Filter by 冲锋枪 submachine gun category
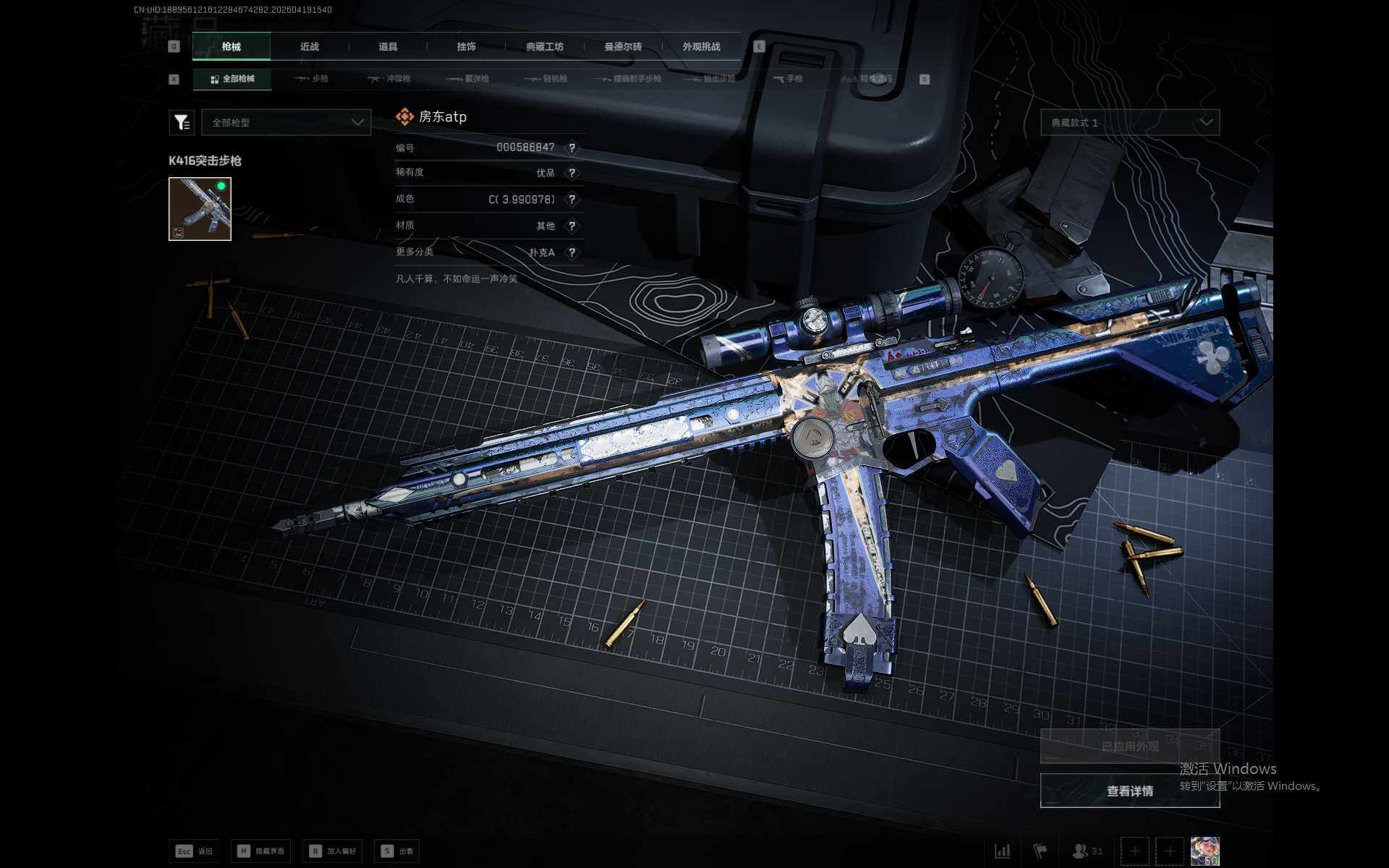The height and width of the screenshot is (868, 1389). [389, 79]
